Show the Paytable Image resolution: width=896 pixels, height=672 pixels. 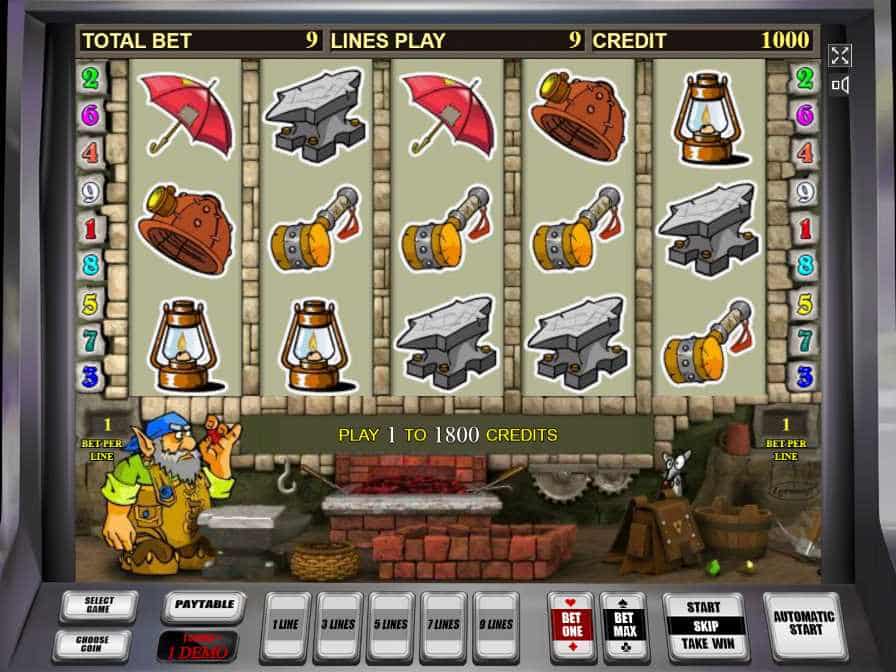pyautogui.click(x=203, y=606)
